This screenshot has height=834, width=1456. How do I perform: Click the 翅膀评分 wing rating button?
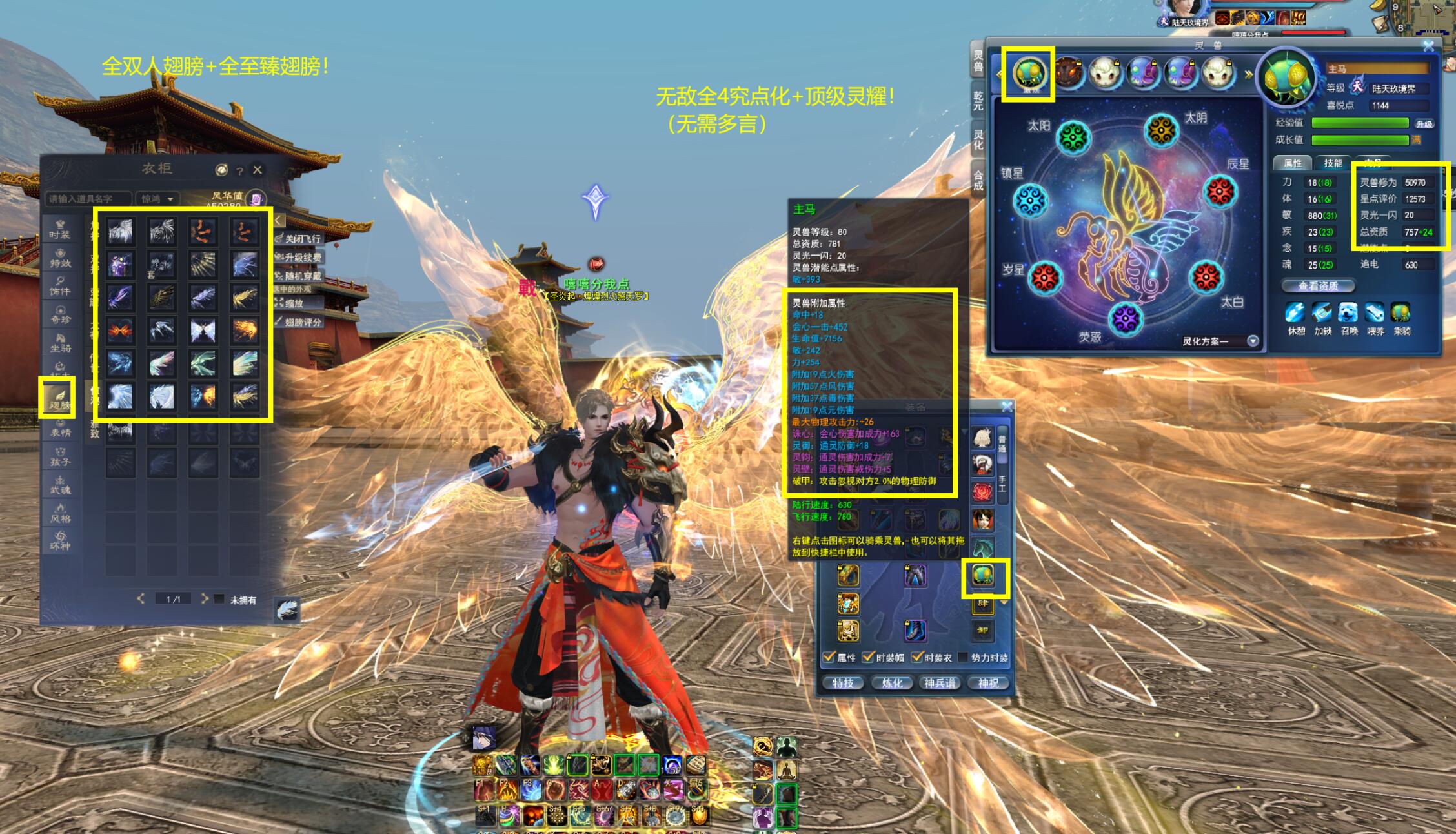[x=299, y=321]
